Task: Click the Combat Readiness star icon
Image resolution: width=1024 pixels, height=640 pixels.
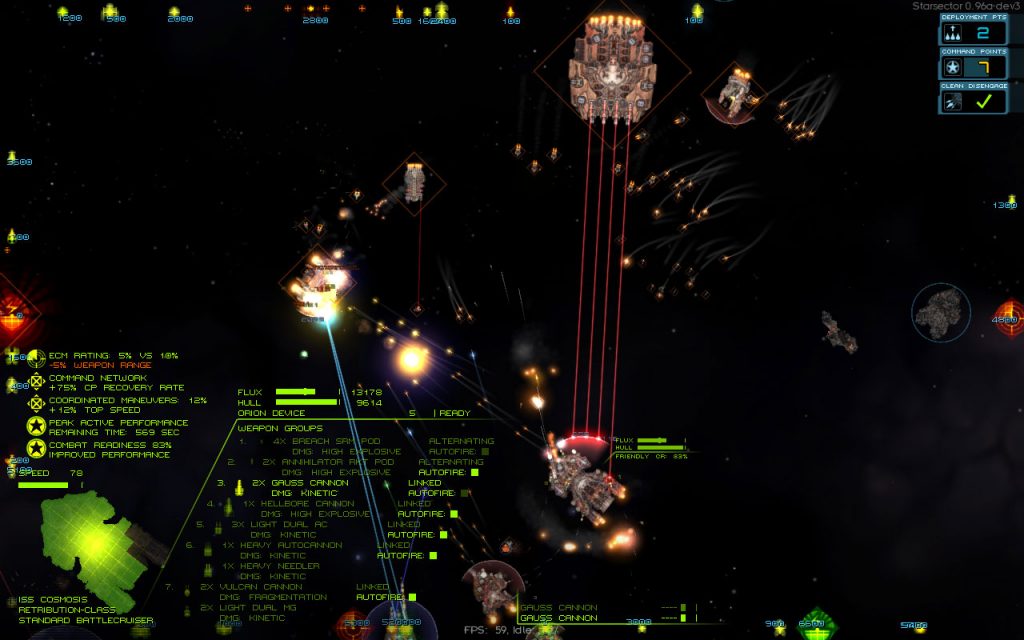Action: click(37, 448)
